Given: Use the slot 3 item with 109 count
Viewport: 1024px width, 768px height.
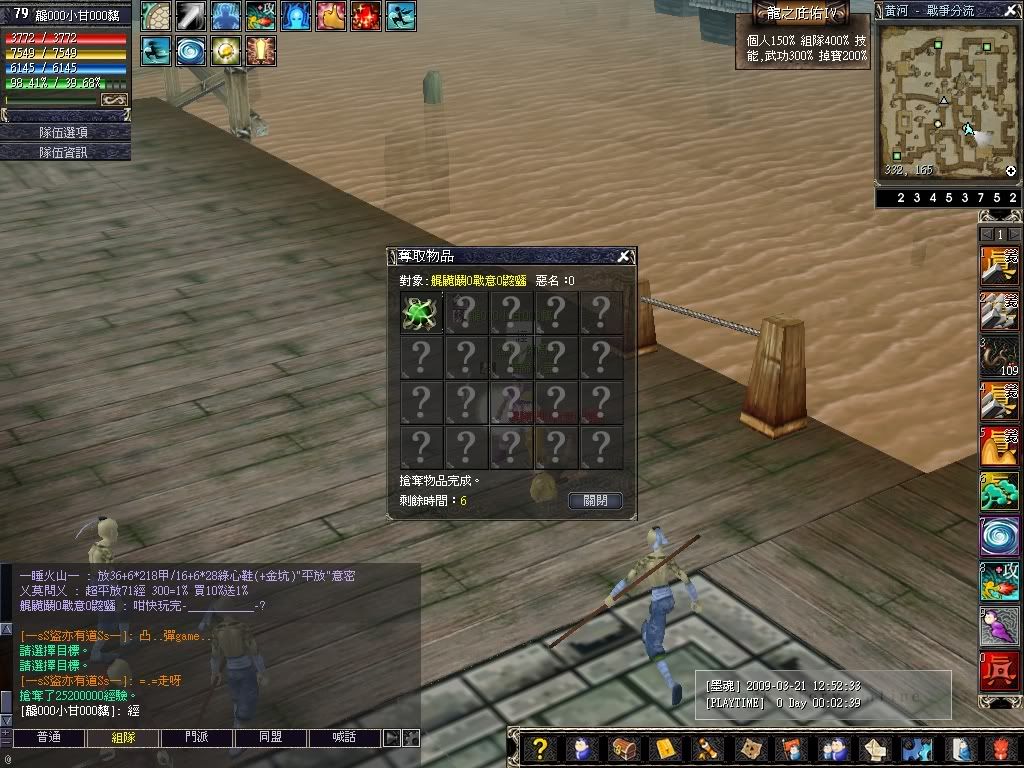Looking at the screenshot, I should tap(999, 357).
